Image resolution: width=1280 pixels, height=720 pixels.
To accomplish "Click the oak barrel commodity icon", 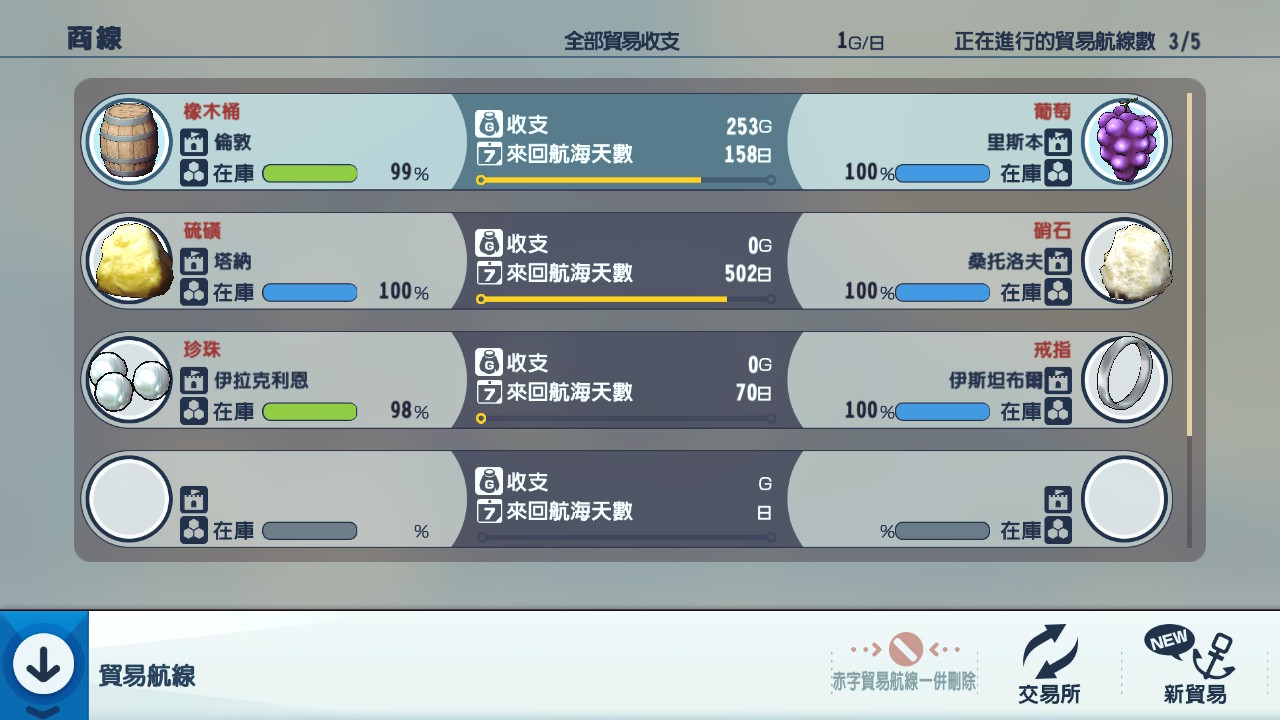I will pyautogui.click(x=127, y=140).
